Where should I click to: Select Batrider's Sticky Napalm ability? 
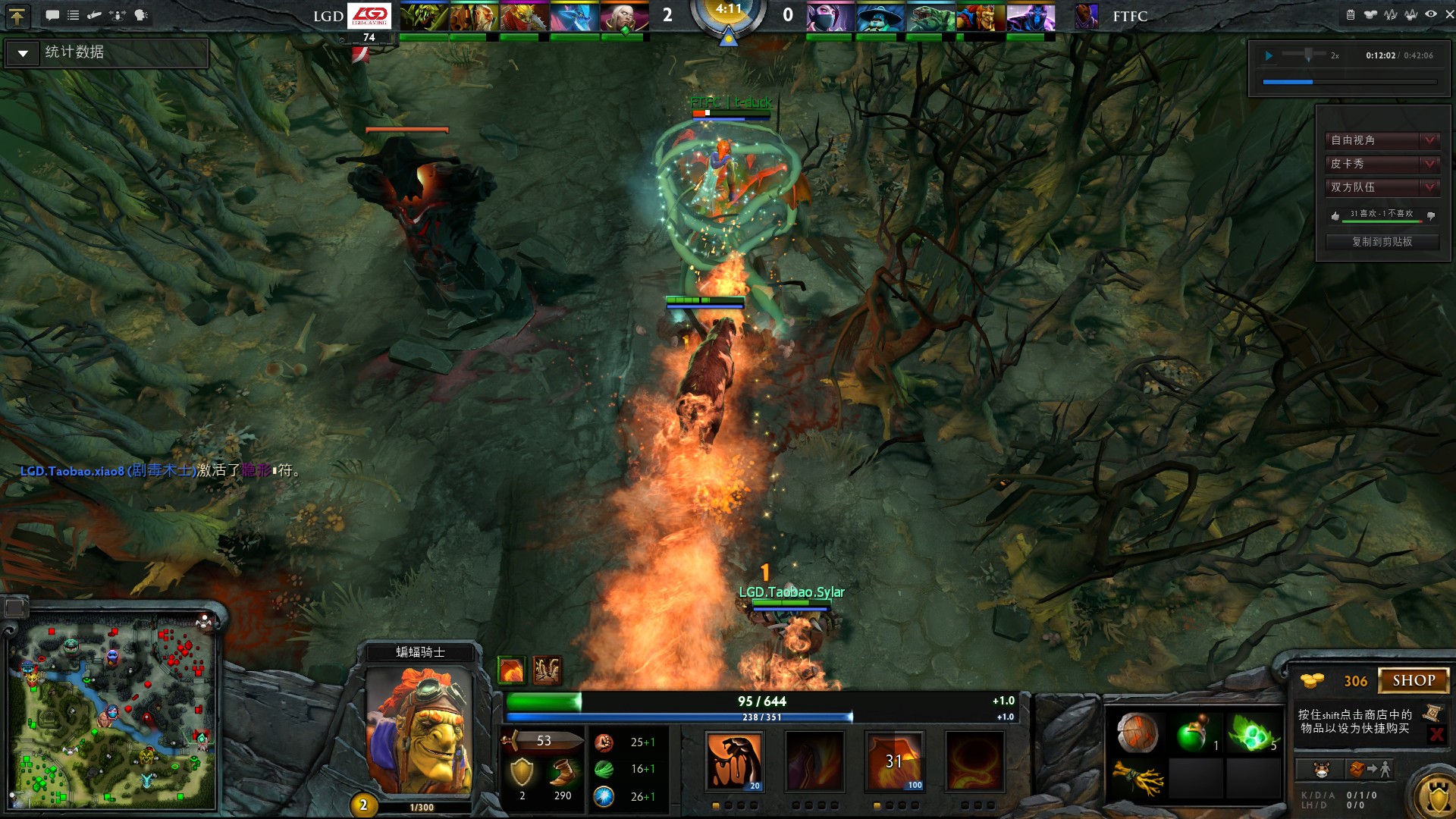(x=734, y=762)
